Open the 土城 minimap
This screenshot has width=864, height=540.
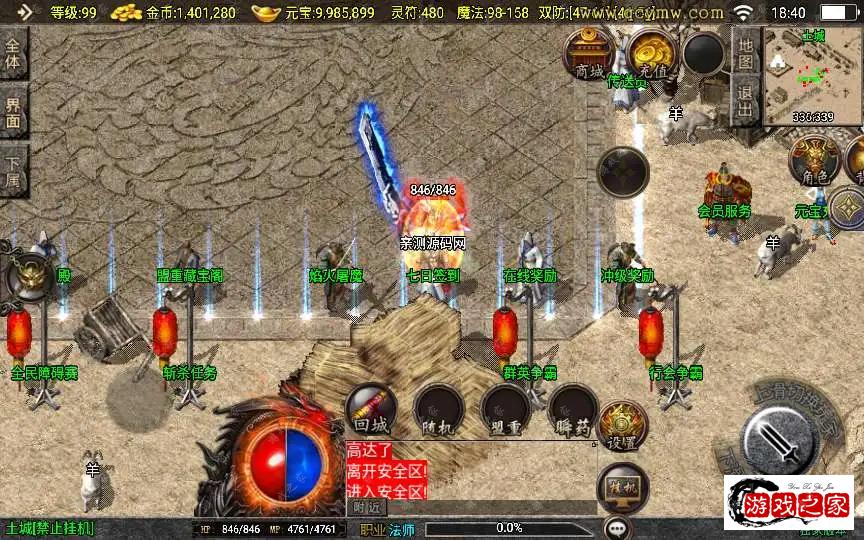pos(812,77)
